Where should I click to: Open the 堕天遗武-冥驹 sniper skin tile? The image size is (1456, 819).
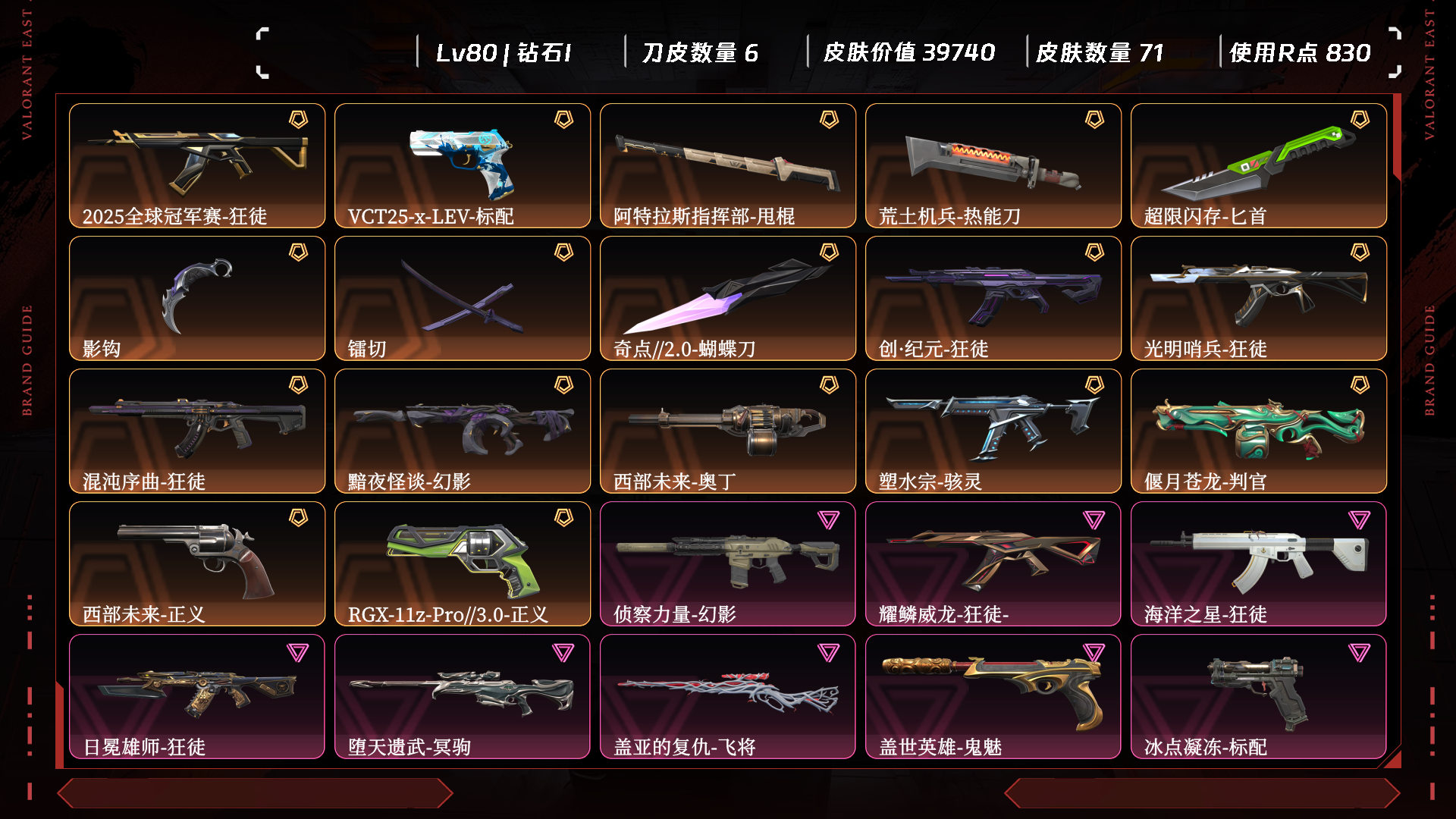tap(463, 696)
